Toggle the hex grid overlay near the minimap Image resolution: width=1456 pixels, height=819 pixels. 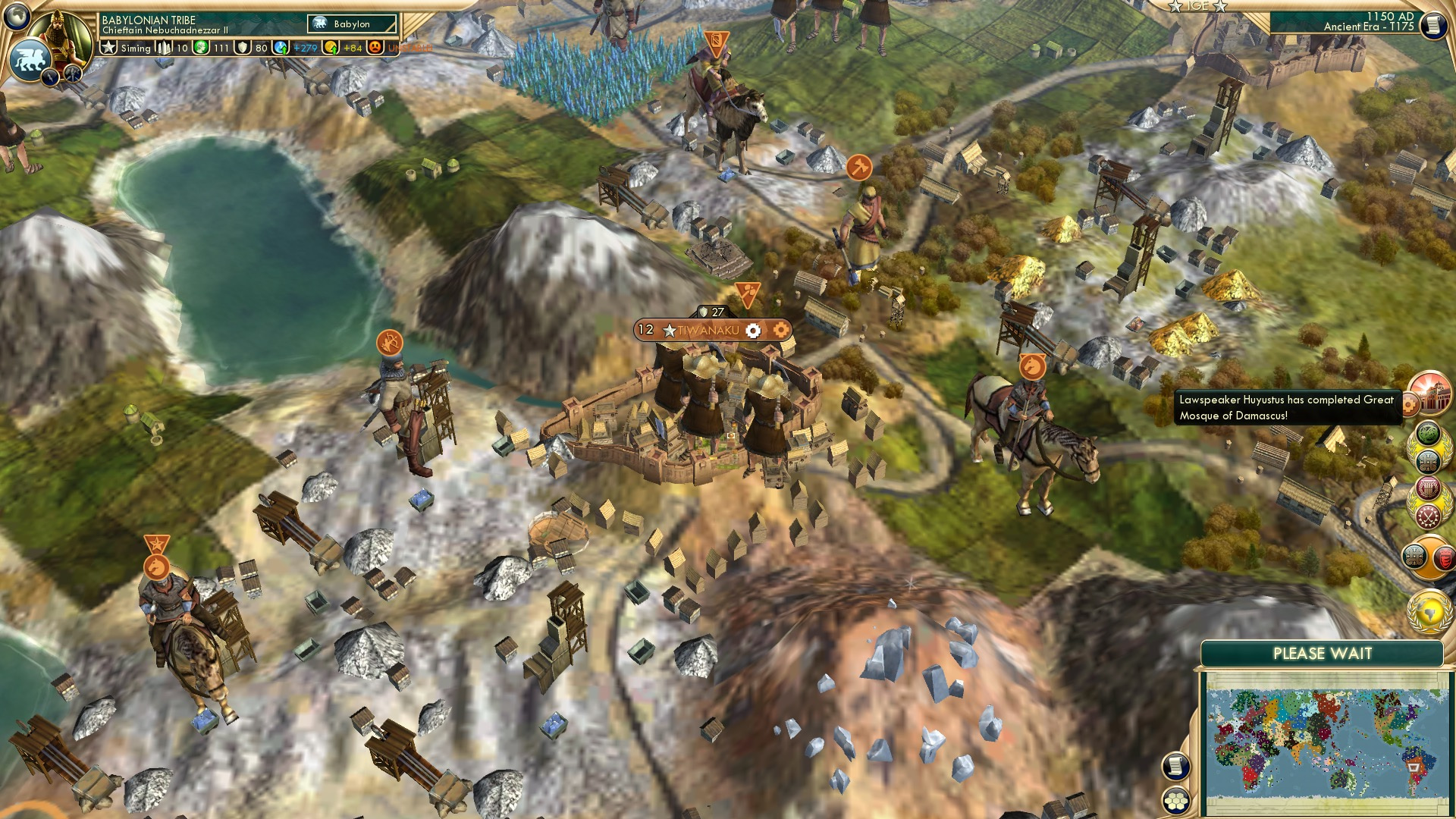click(1176, 802)
